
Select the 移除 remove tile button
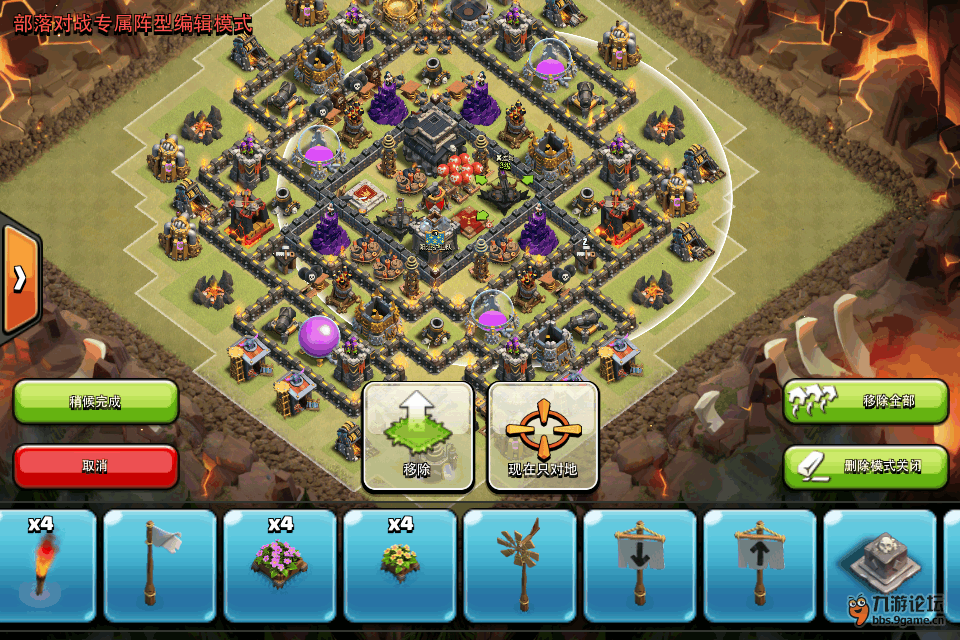click(x=417, y=436)
